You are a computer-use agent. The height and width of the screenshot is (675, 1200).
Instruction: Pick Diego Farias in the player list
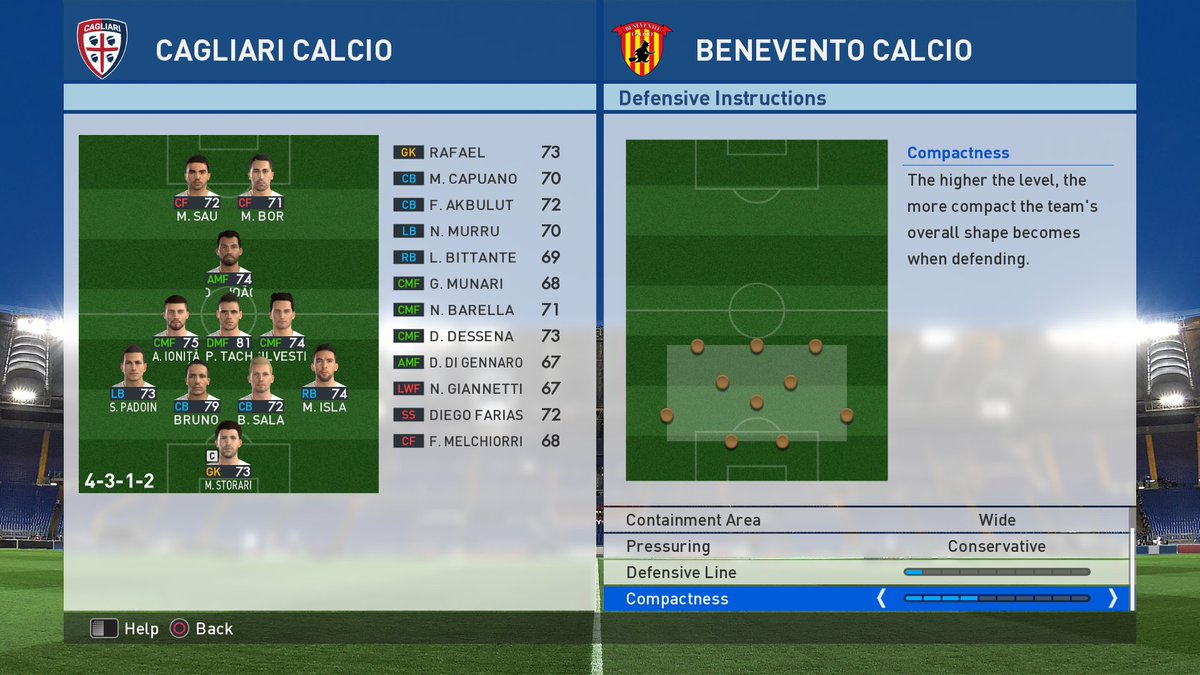(x=476, y=414)
